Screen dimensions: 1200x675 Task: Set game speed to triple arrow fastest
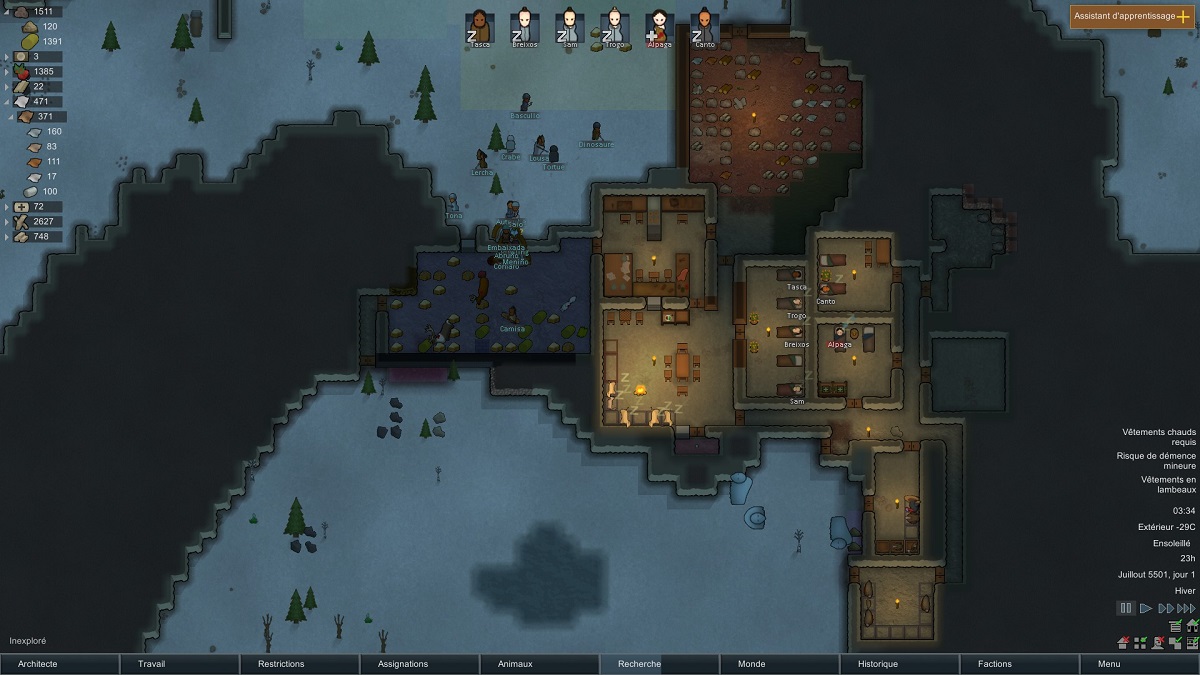click(x=1186, y=608)
